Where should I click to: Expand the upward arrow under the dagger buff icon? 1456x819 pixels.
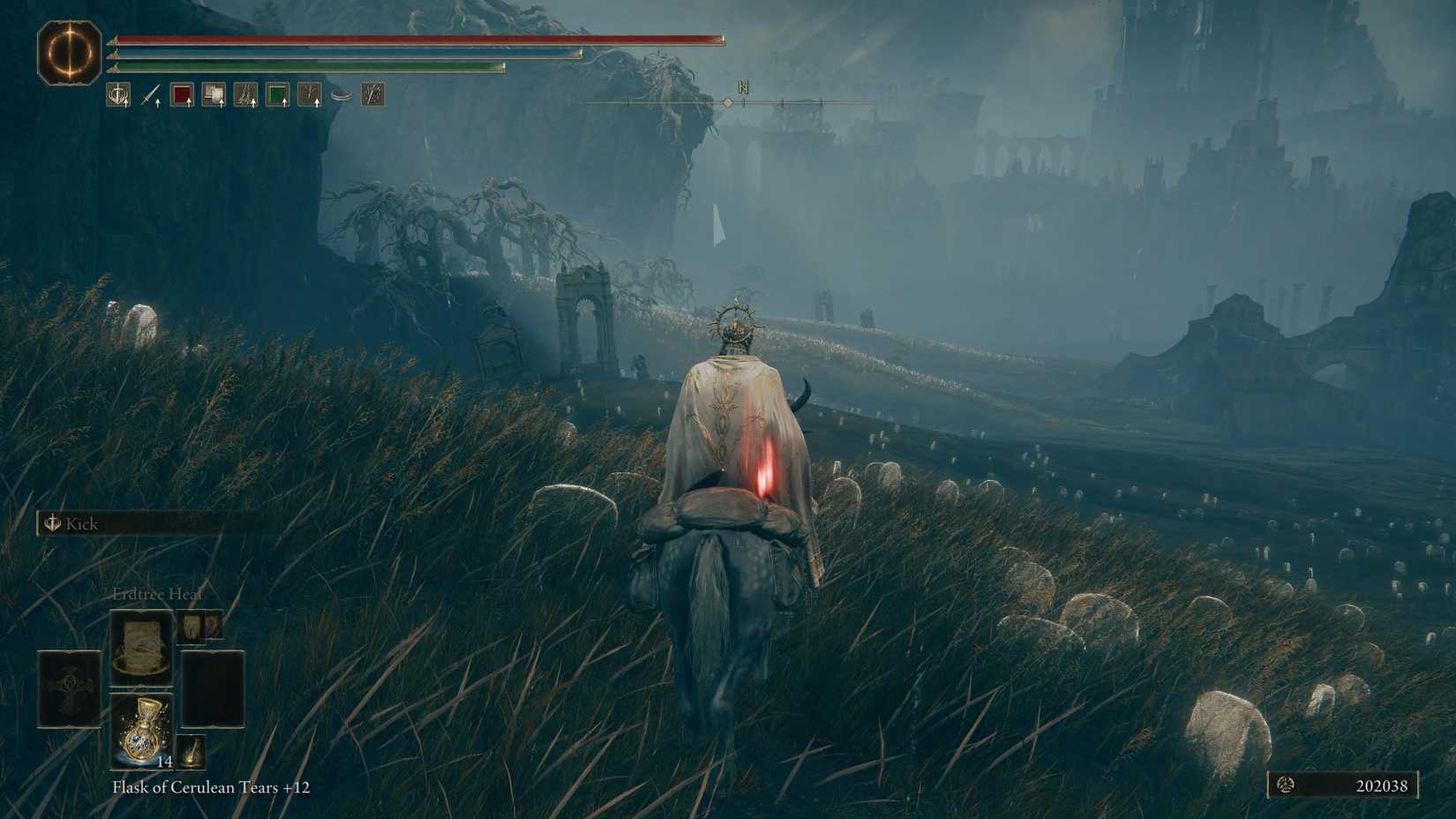pos(157,104)
